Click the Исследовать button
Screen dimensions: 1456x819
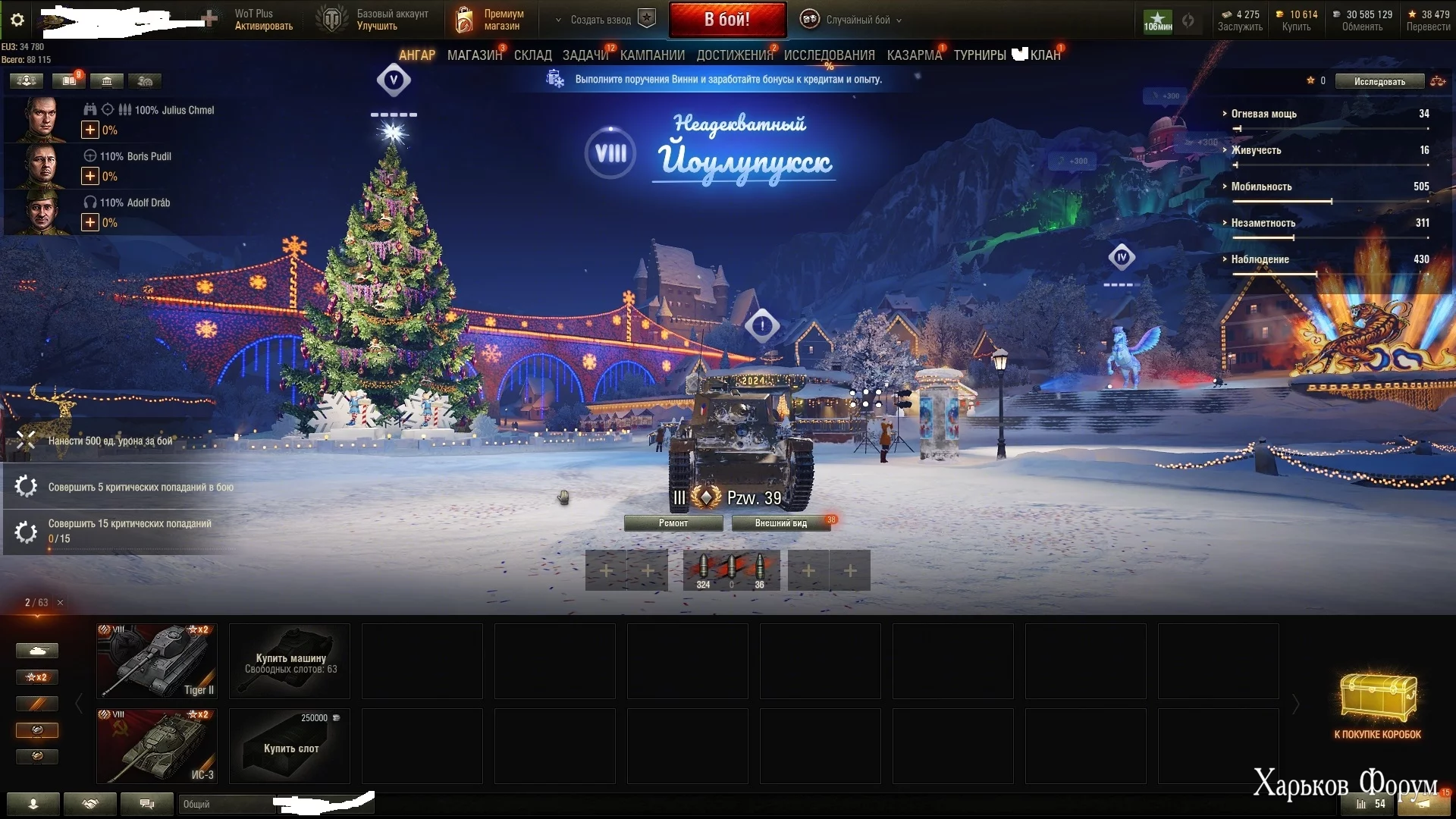click(x=1379, y=81)
